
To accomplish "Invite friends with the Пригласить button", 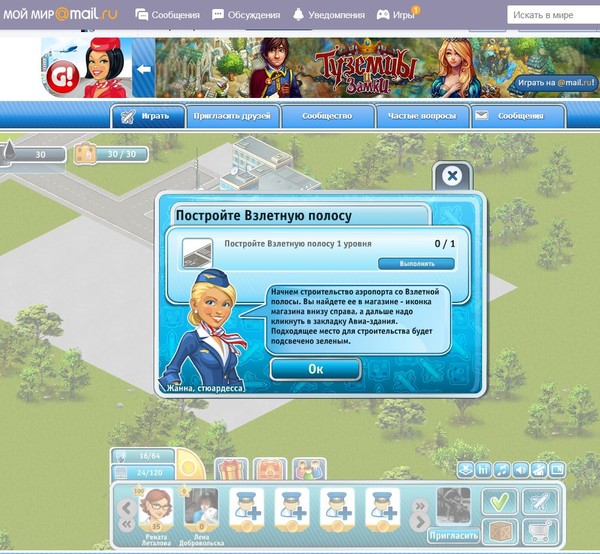I will pyautogui.click(x=452, y=535).
